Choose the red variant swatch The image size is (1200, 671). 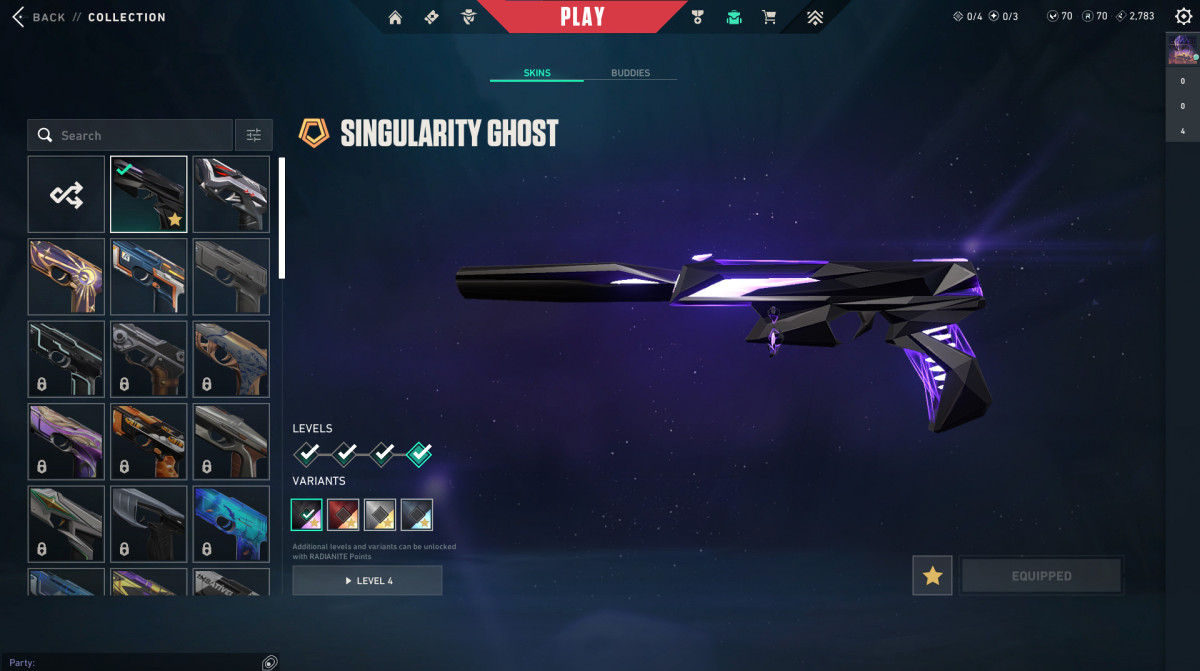pyautogui.click(x=343, y=514)
